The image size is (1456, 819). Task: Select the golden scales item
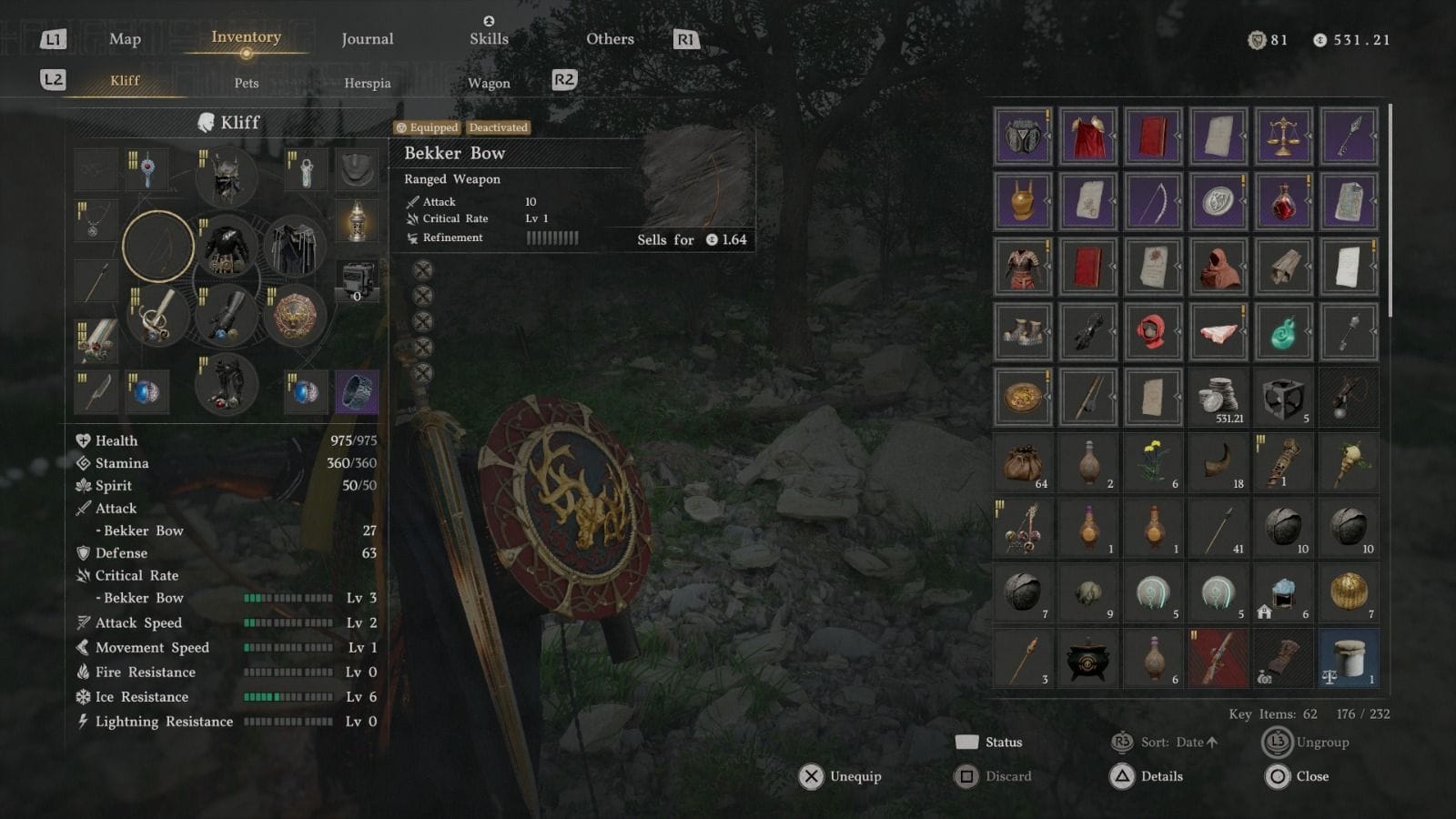[1282, 136]
